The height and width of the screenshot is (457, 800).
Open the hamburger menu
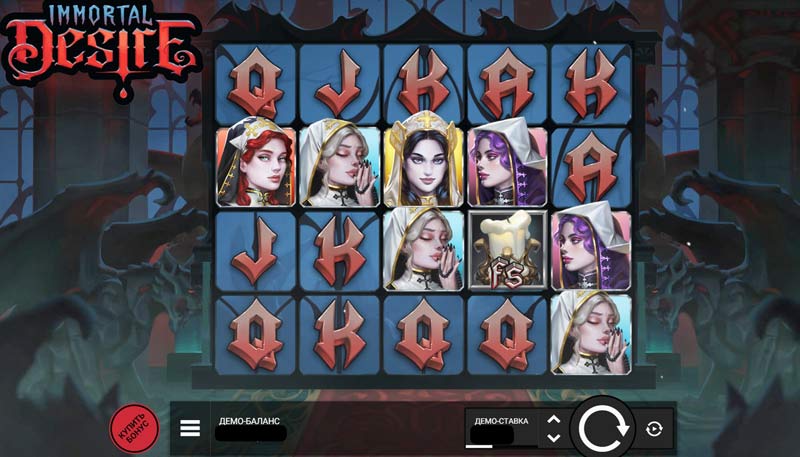click(x=190, y=429)
